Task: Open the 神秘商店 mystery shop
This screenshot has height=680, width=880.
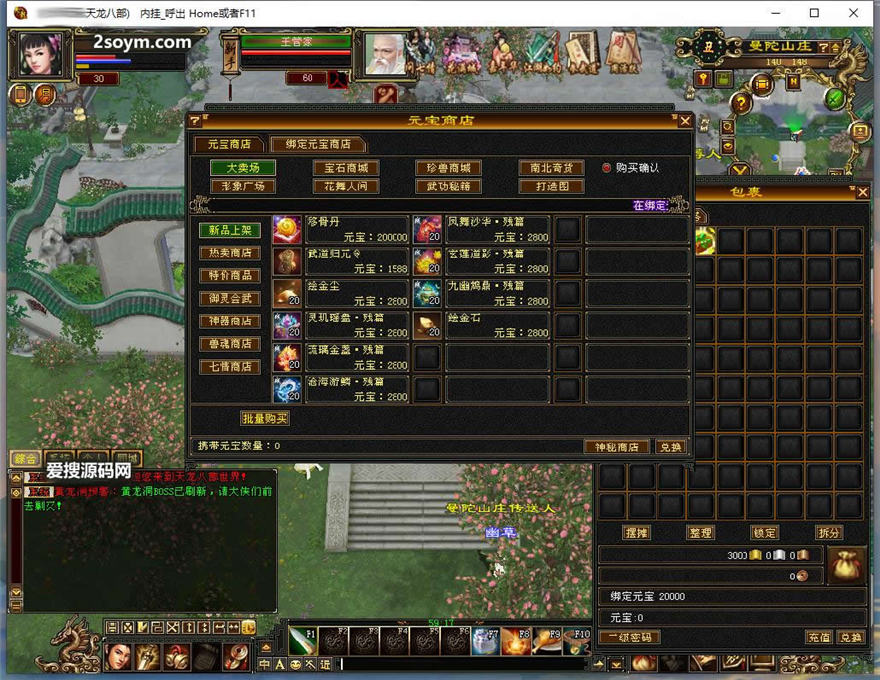Action: (616, 447)
